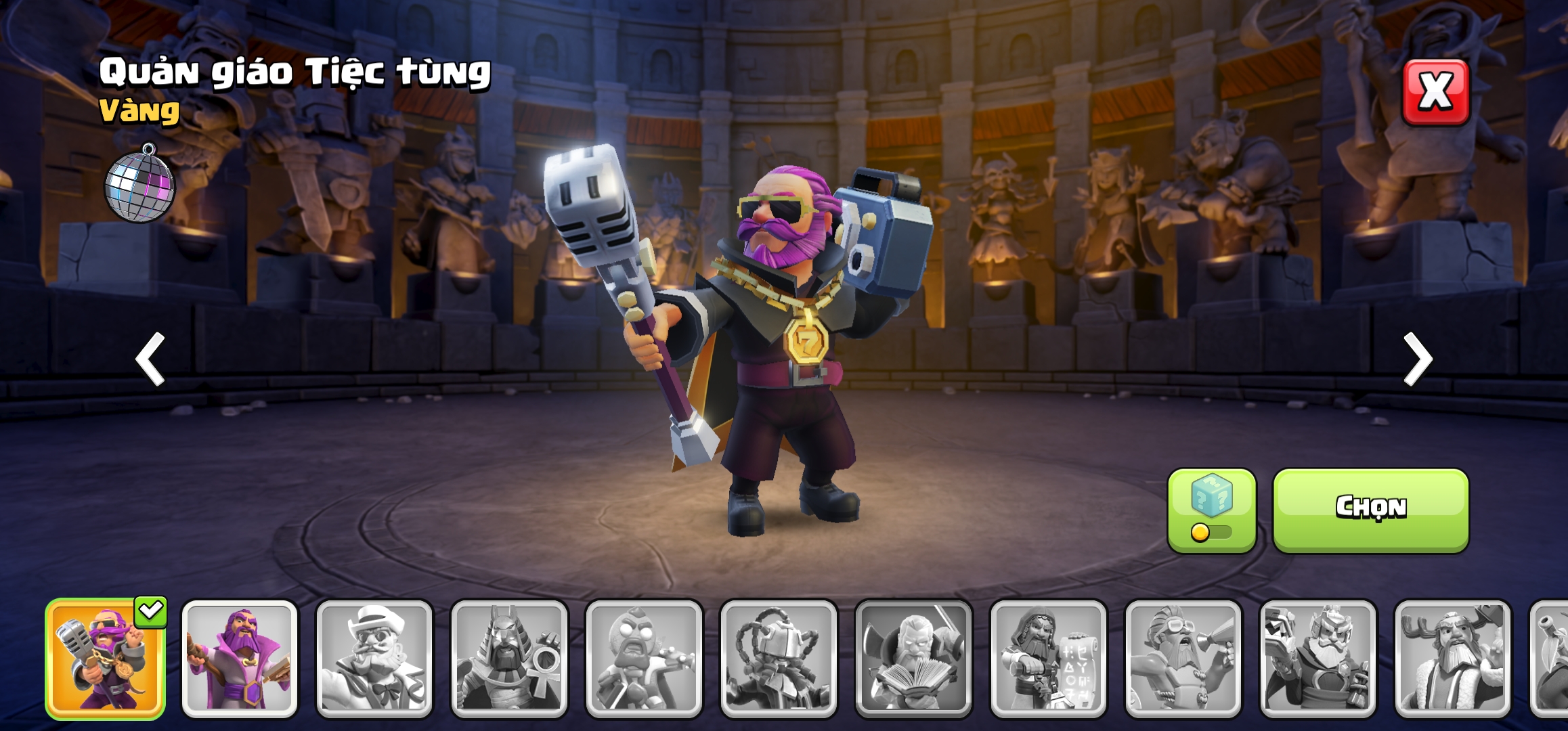The image size is (1568, 731).
Task: Choose the default purple-robed Warden skin
Action: [x=240, y=658]
